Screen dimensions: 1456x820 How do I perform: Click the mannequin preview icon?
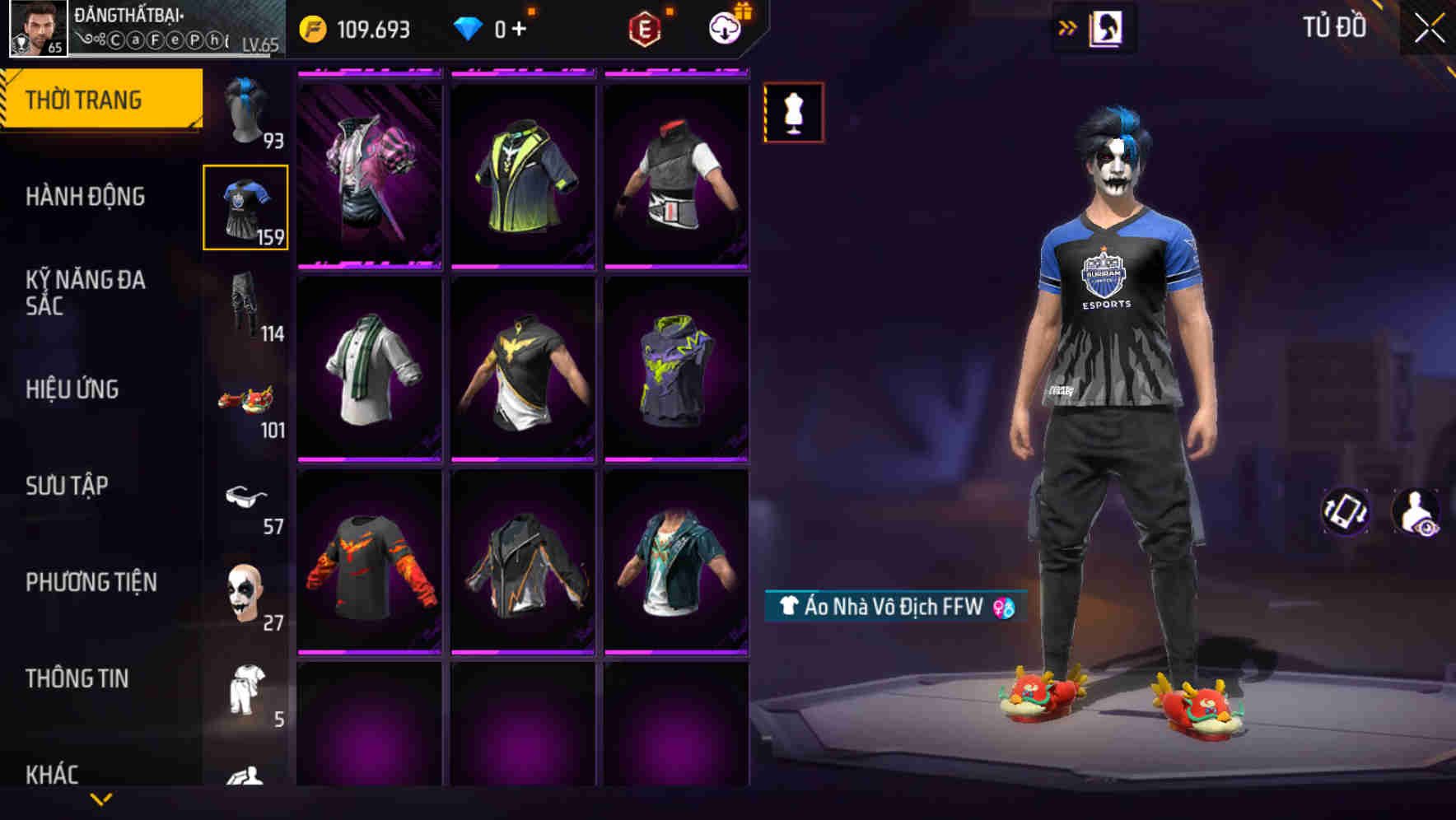click(x=793, y=112)
